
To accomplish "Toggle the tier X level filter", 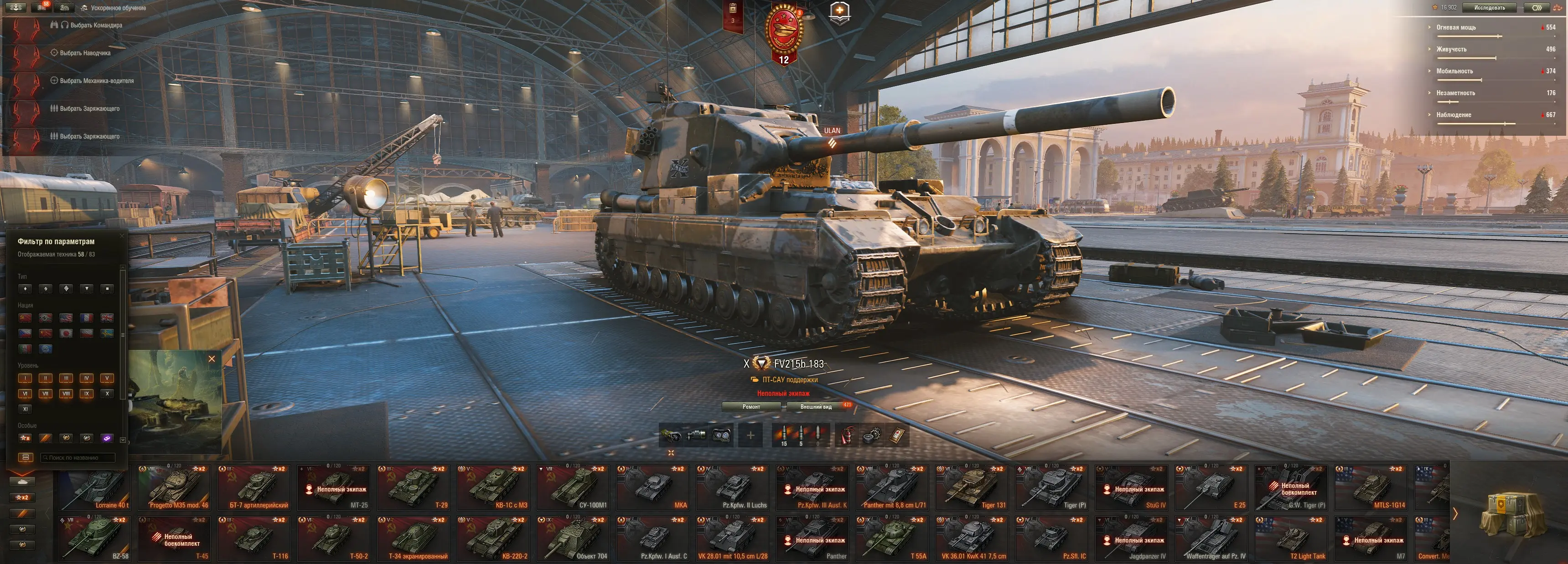I will [x=107, y=394].
